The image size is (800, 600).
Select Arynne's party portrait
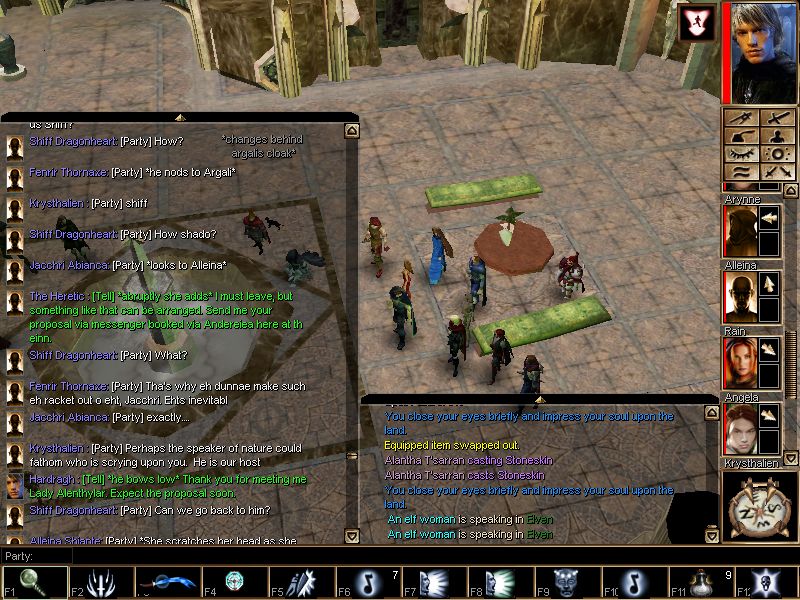point(739,230)
